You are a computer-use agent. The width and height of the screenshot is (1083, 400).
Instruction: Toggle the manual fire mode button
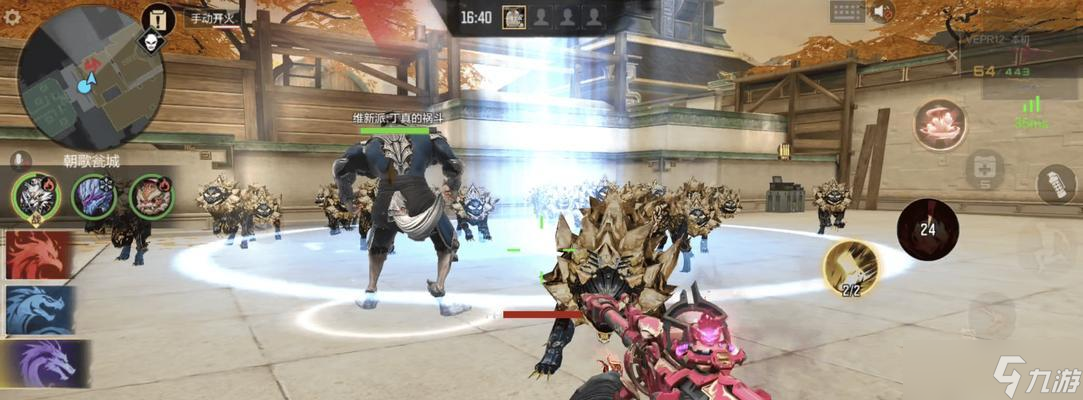point(210,17)
